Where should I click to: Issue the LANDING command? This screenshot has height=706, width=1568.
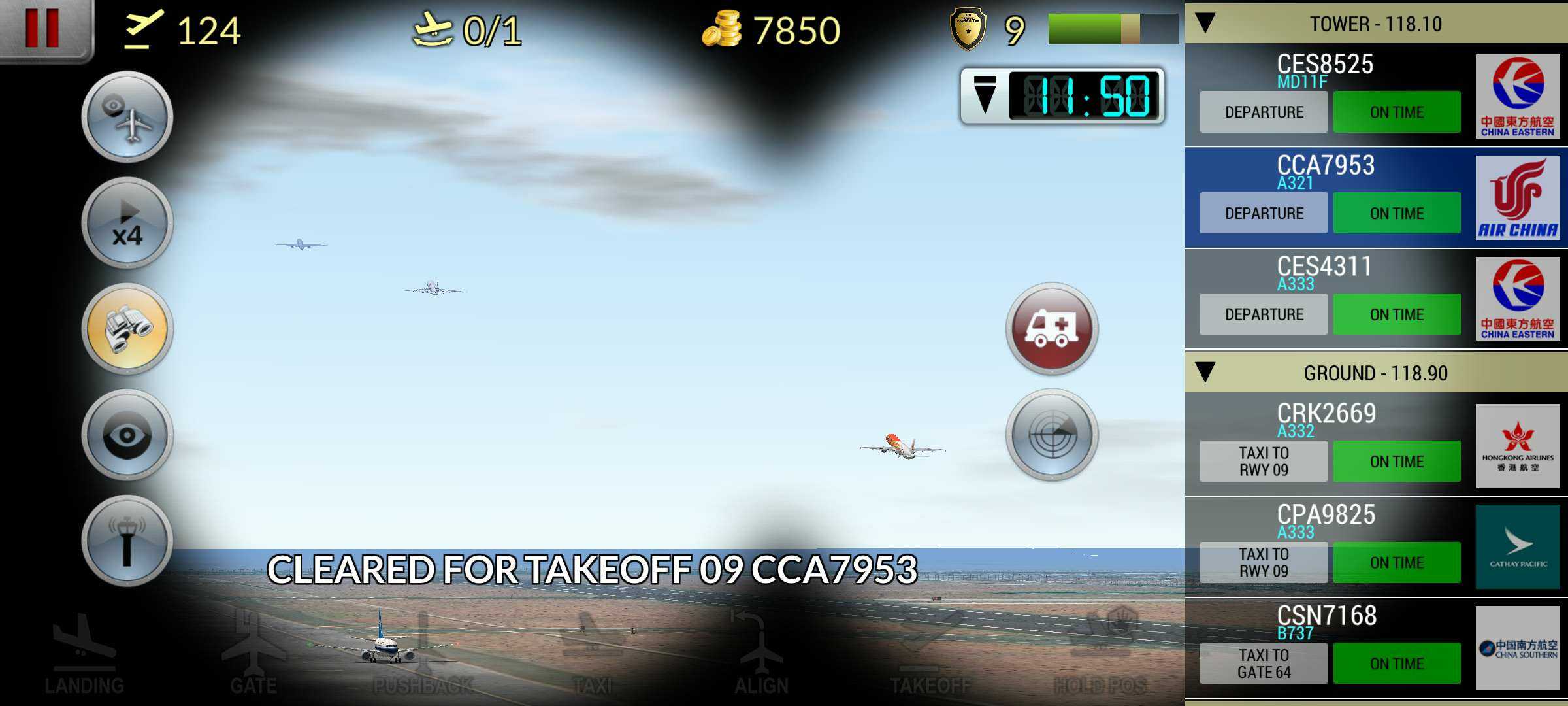tap(84, 654)
